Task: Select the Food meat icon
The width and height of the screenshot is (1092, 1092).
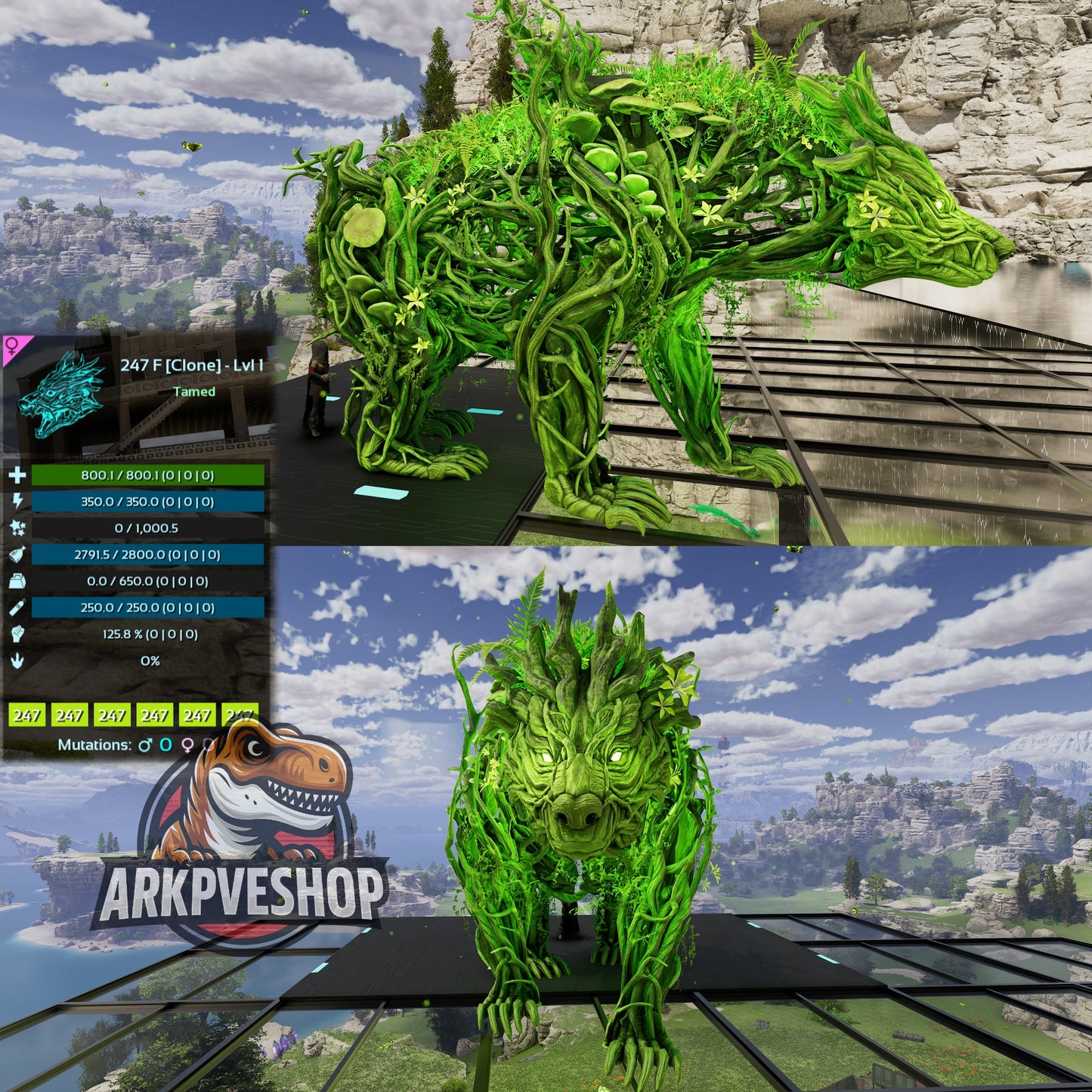Action: (17, 555)
